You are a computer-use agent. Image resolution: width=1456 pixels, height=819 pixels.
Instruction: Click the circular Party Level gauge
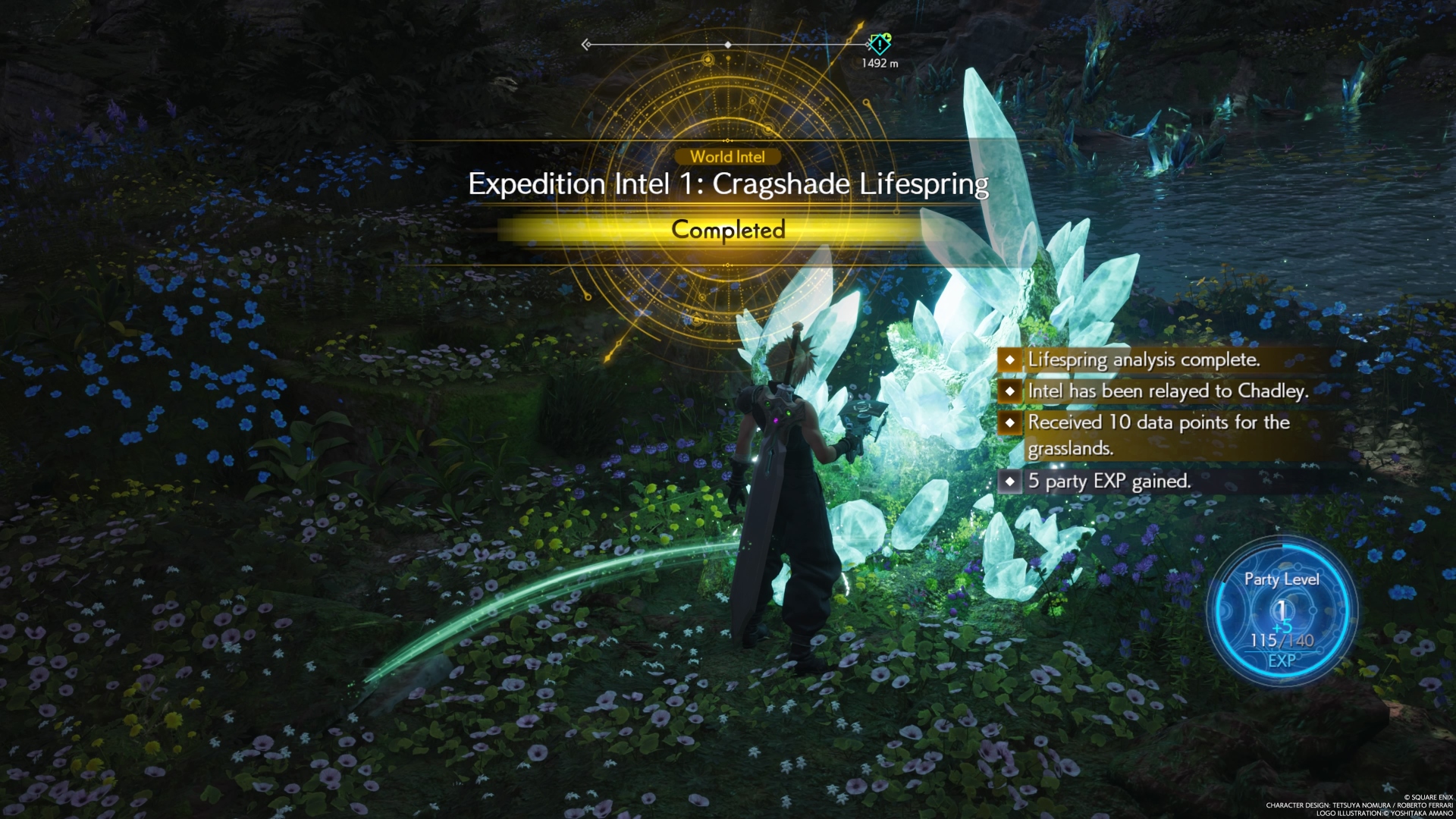coord(1282,611)
